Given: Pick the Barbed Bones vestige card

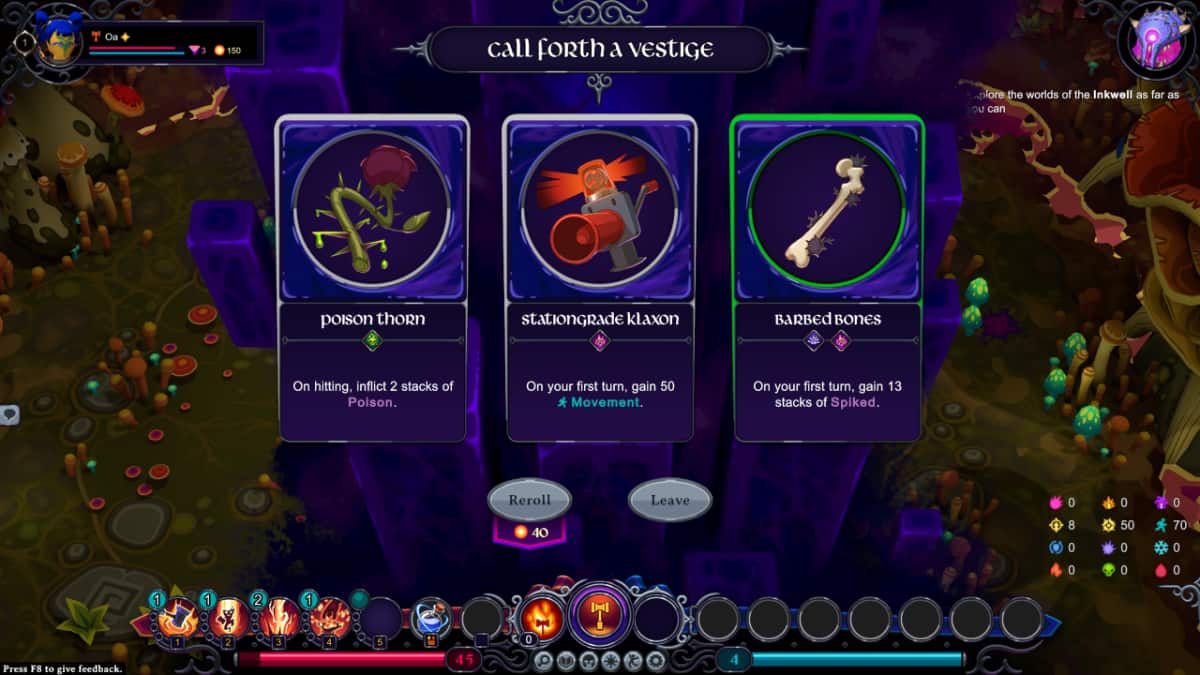Looking at the screenshot, I should (x=827, y=278).
